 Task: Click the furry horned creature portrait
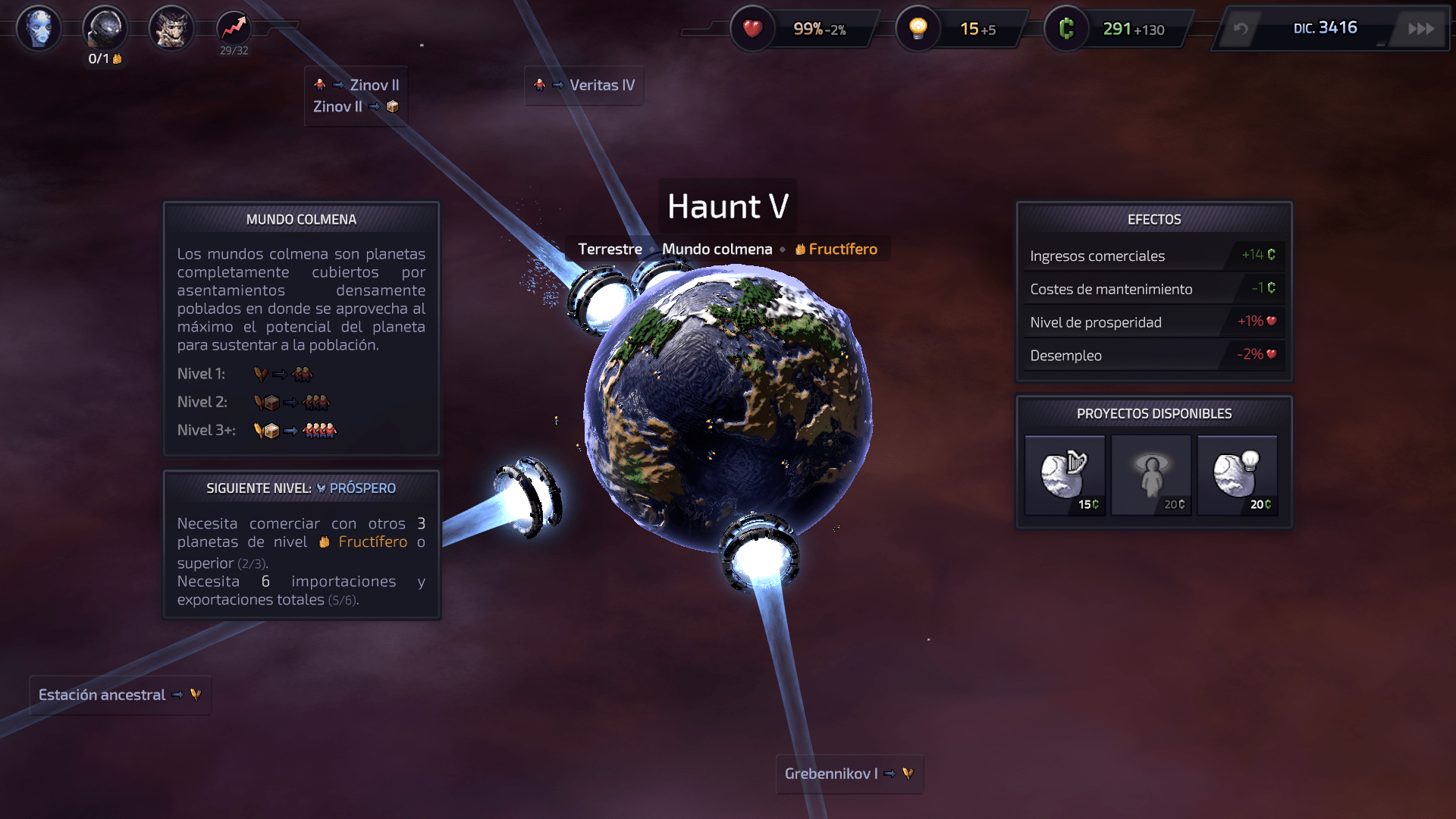click(171, 29)
